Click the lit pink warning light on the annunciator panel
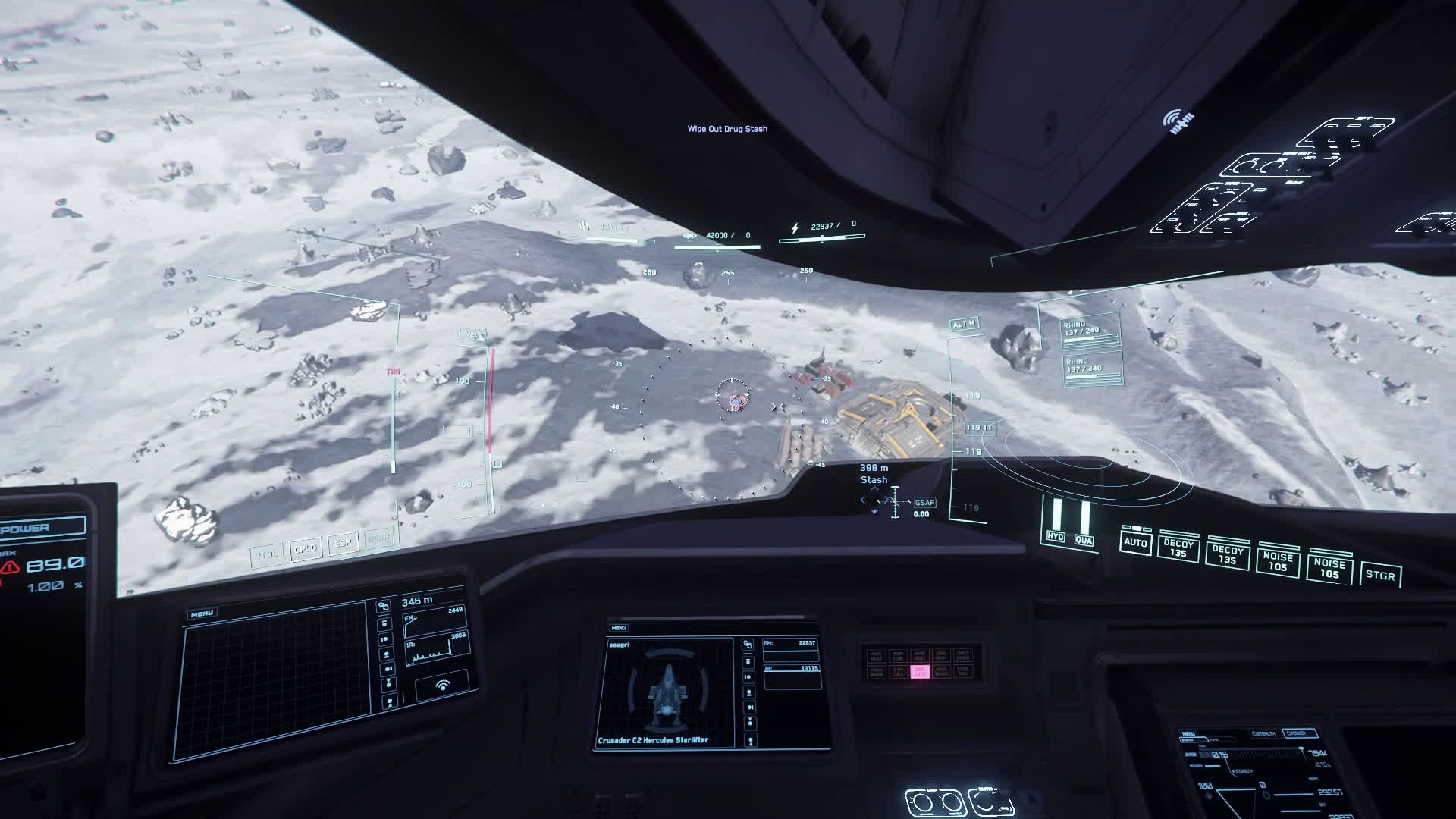1456x819 pixels. coord(920,672)
